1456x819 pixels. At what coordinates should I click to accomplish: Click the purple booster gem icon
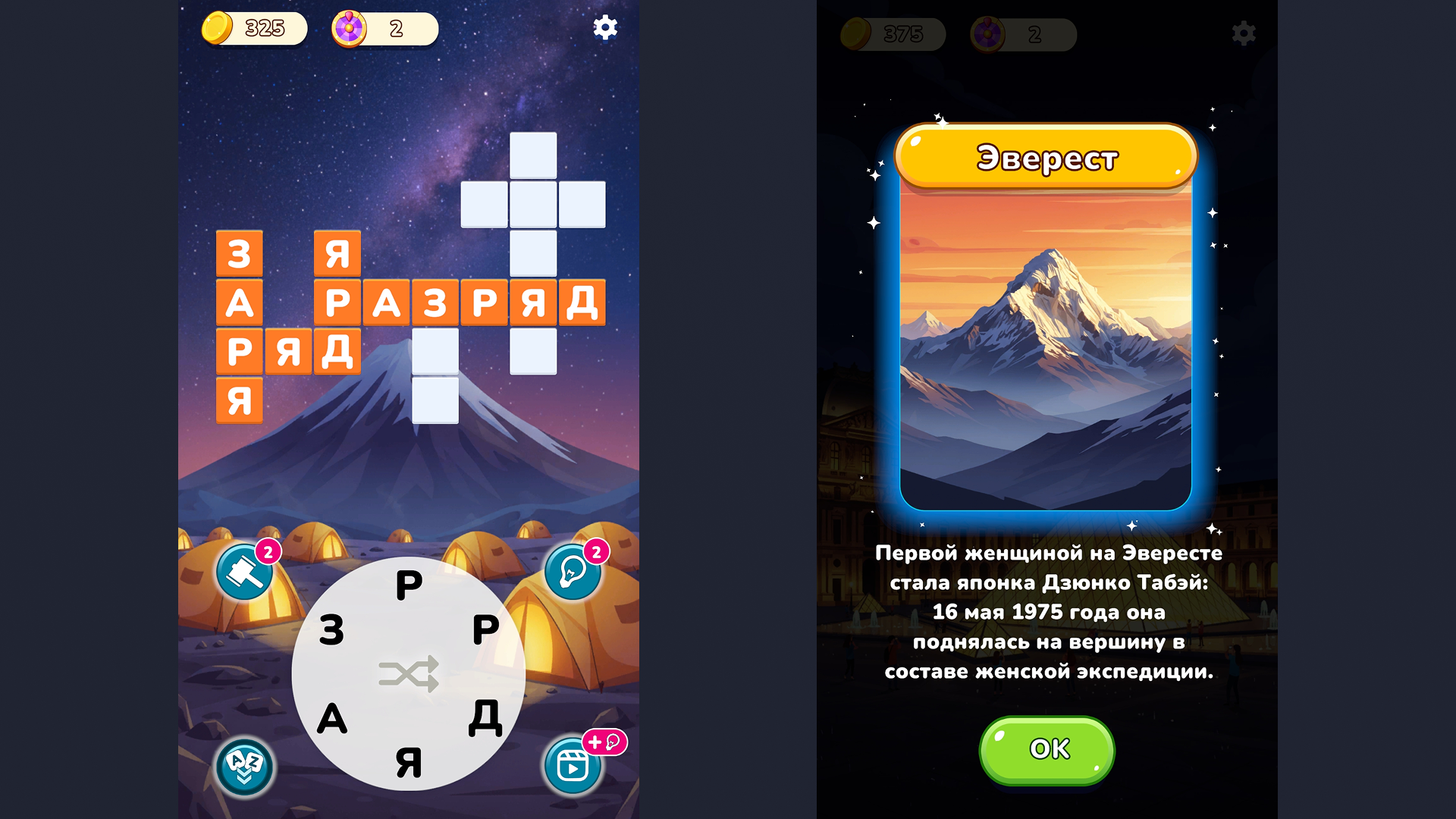[348, 29]
